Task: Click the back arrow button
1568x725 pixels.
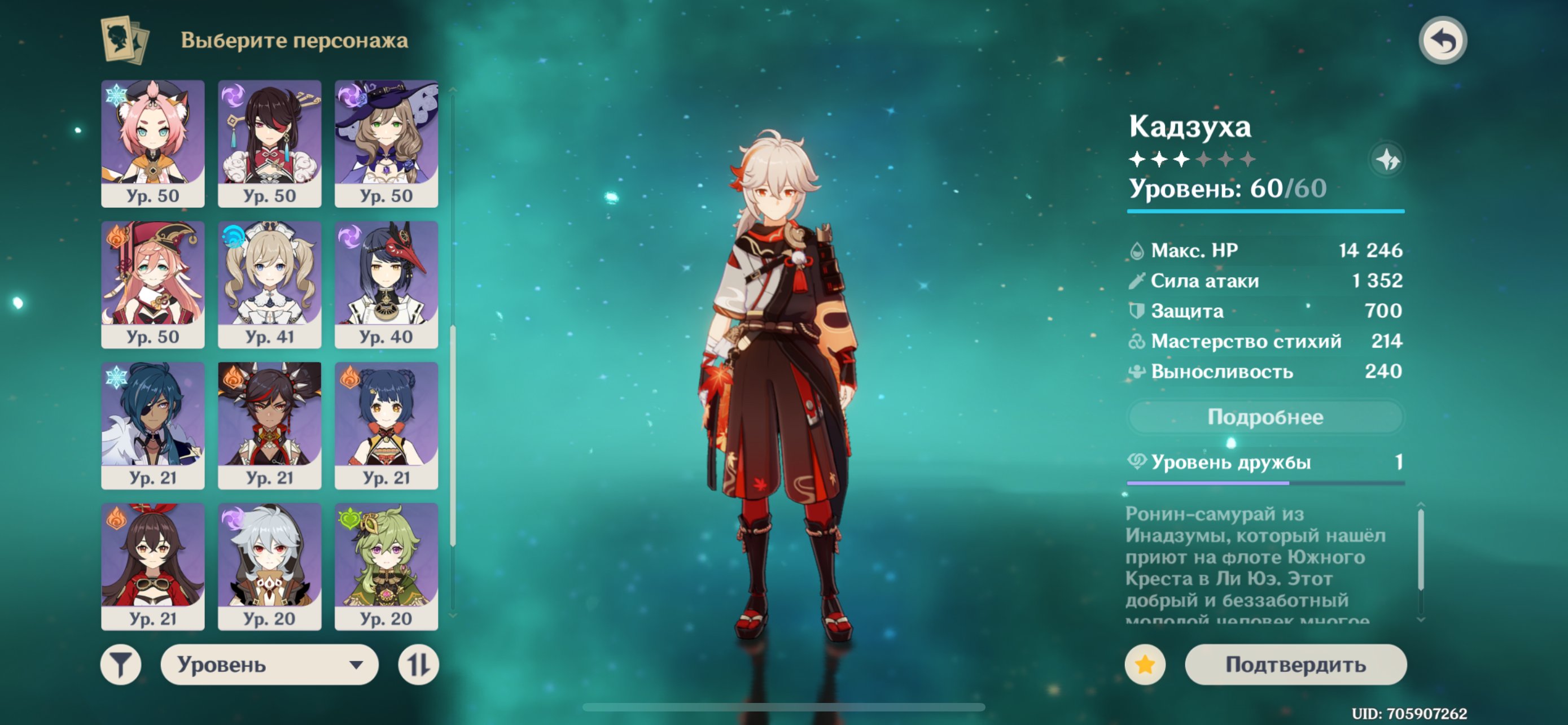Action: [x=1442, y=41]
